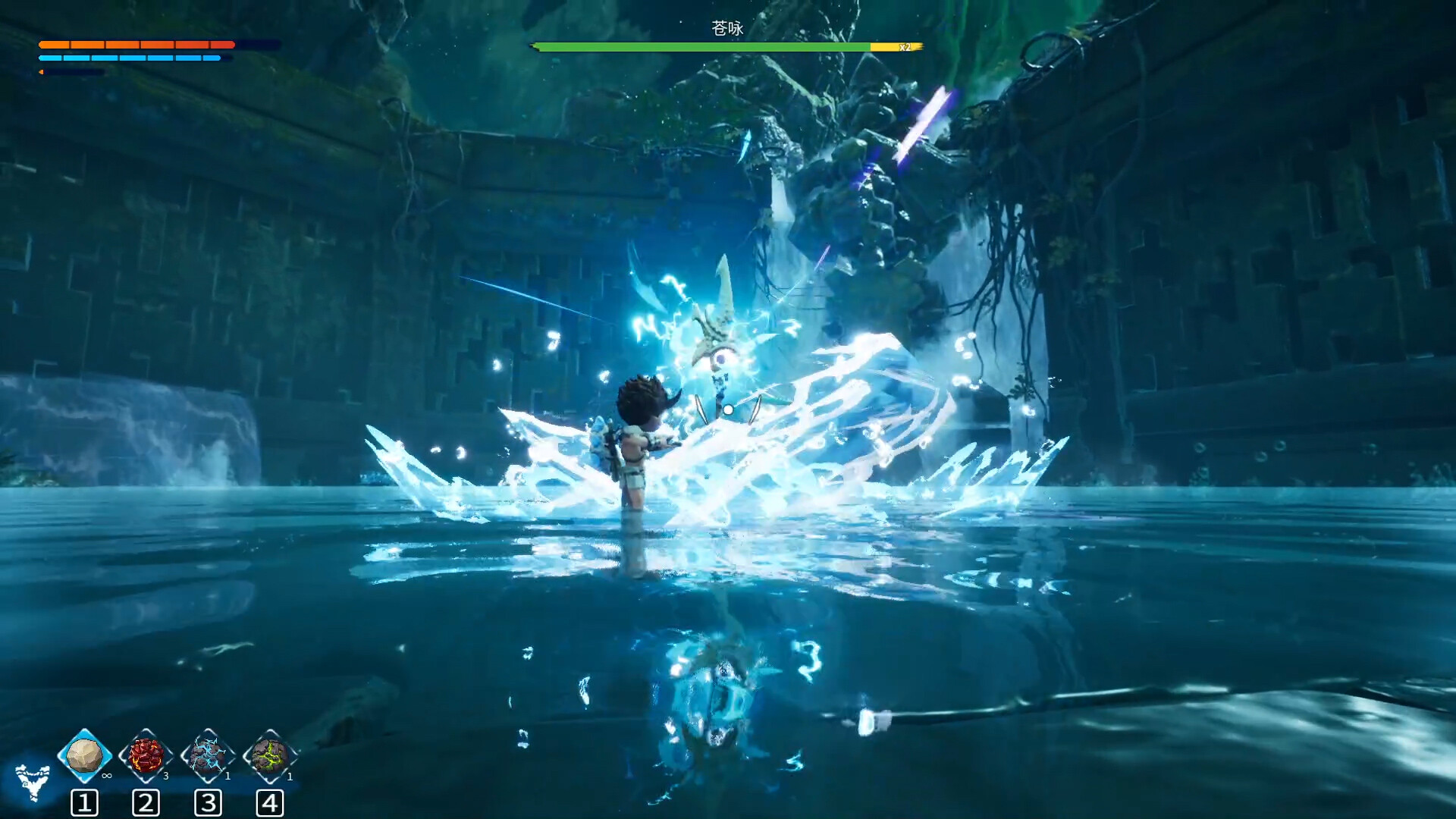Select the green poison rock ammo in slot 4

(271, 755)
